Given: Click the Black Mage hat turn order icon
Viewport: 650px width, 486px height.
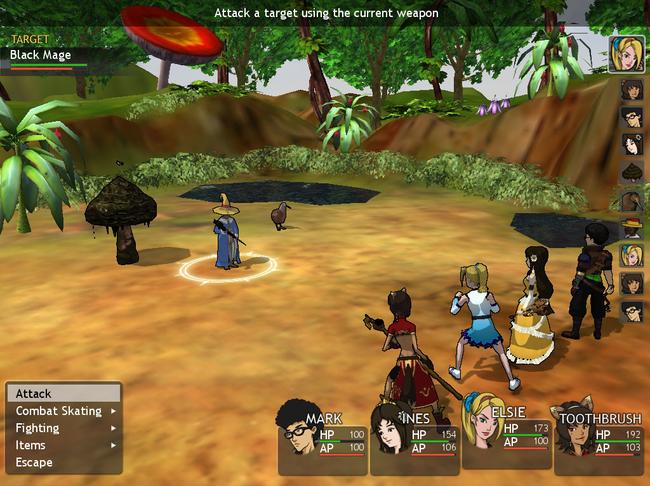Looking at the screenshot, I should pos(631,228).
